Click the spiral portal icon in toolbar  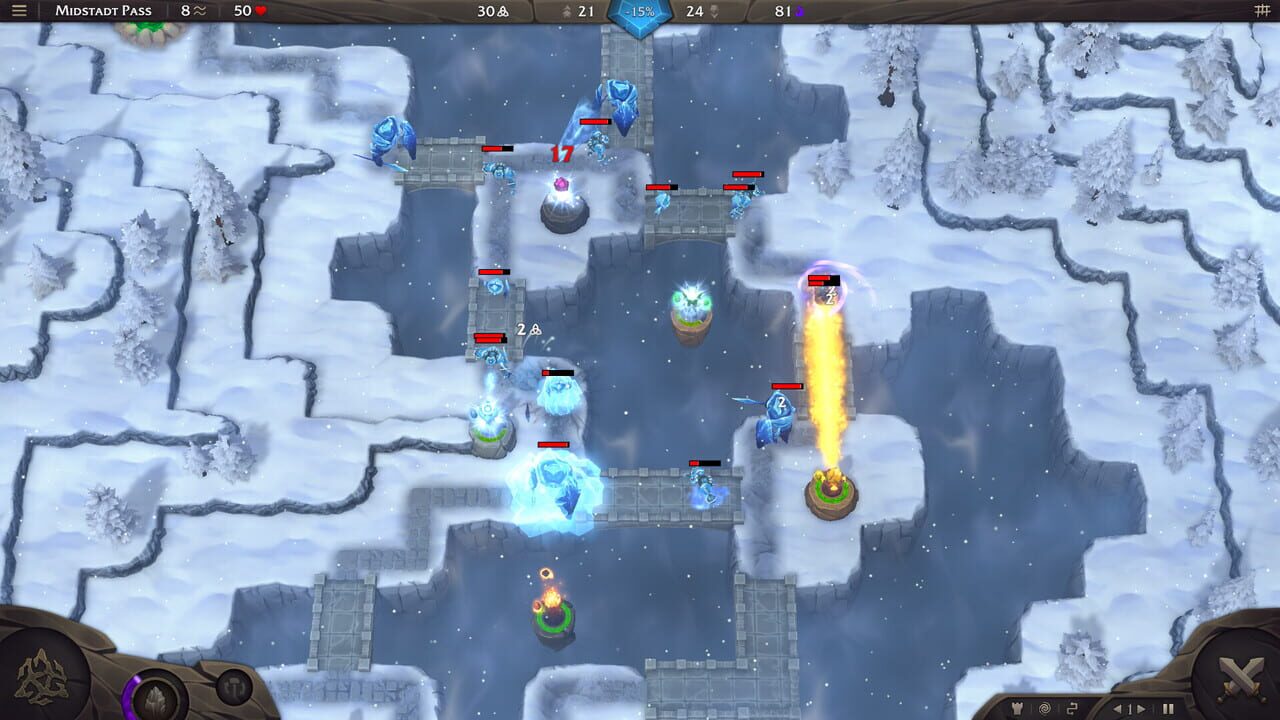point(1045,708)
